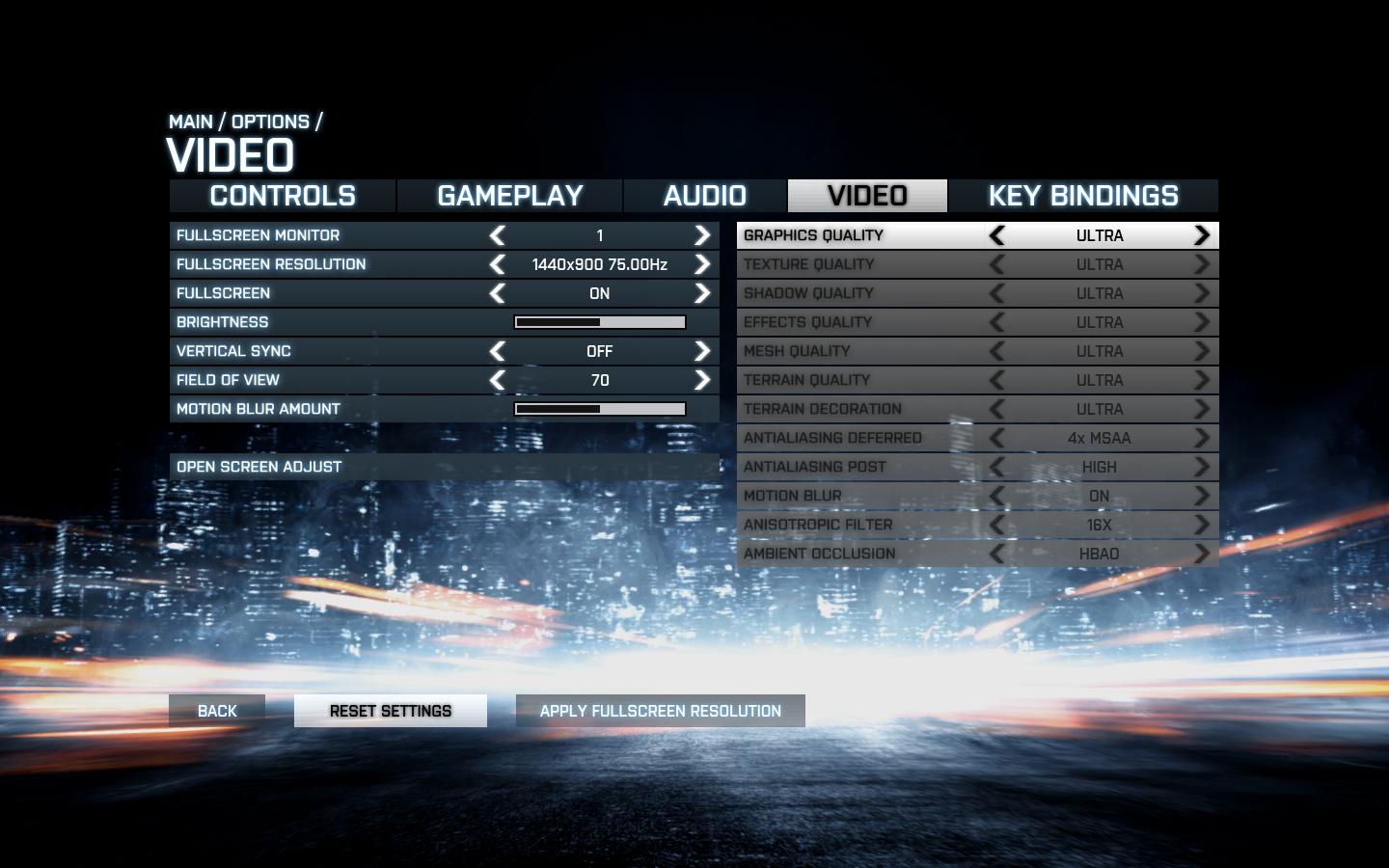Go back using the Back button
Screen dimensions: 1389x868
[x=217, y=711]
